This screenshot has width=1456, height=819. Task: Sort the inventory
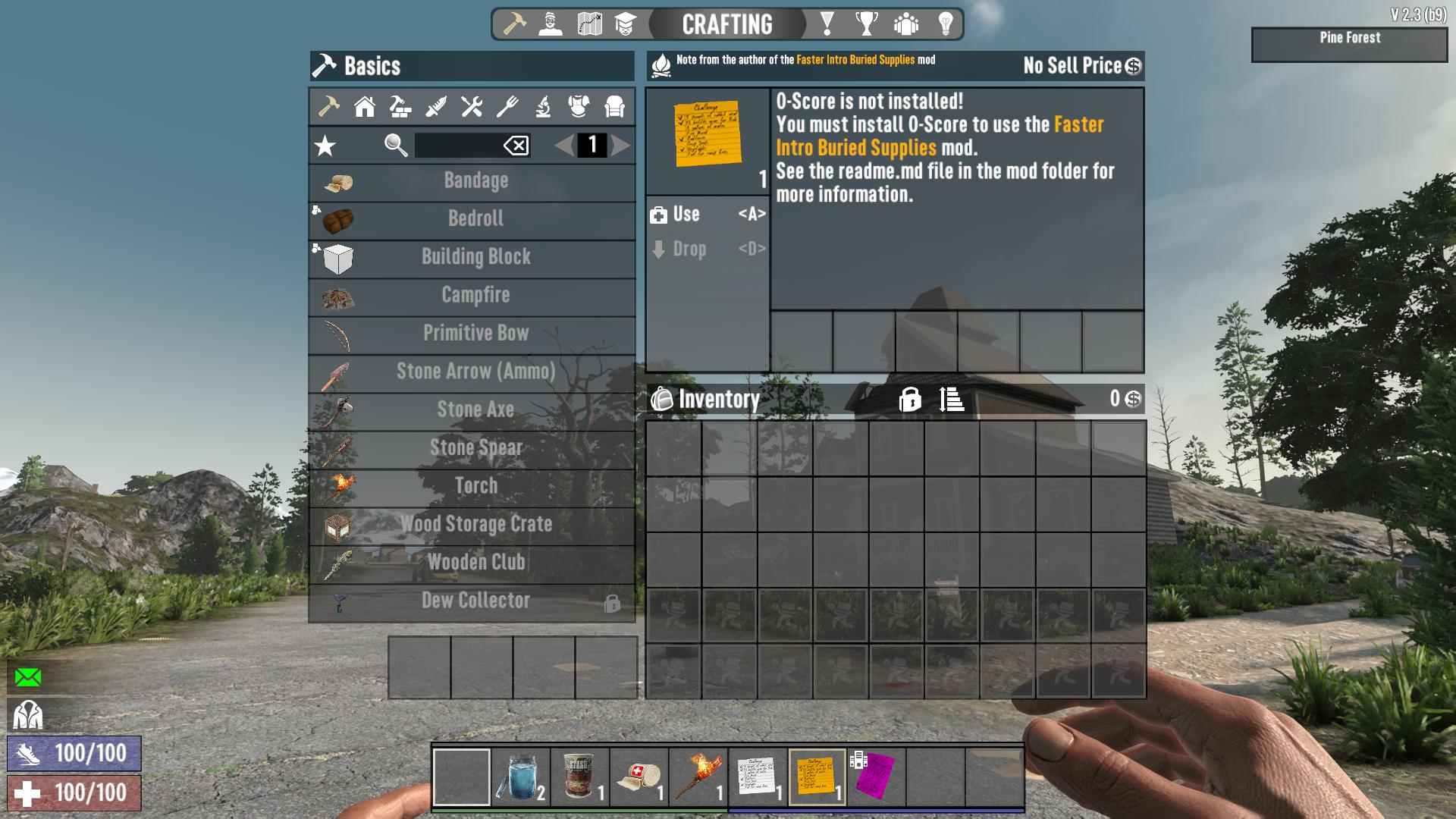pyautogui.click(x=951, y=399)
